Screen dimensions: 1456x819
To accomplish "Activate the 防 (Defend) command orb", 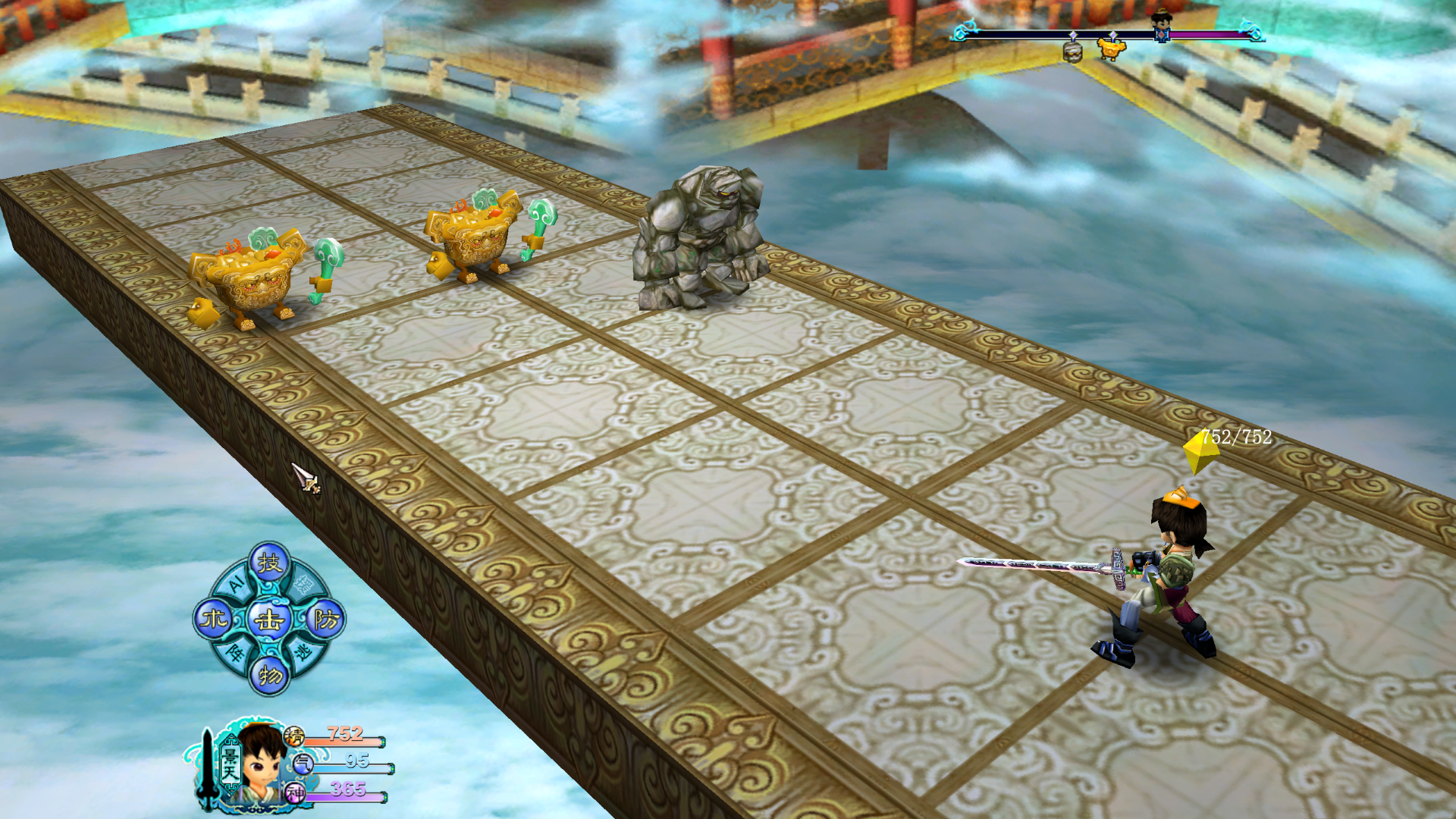I will coord(326,620).
